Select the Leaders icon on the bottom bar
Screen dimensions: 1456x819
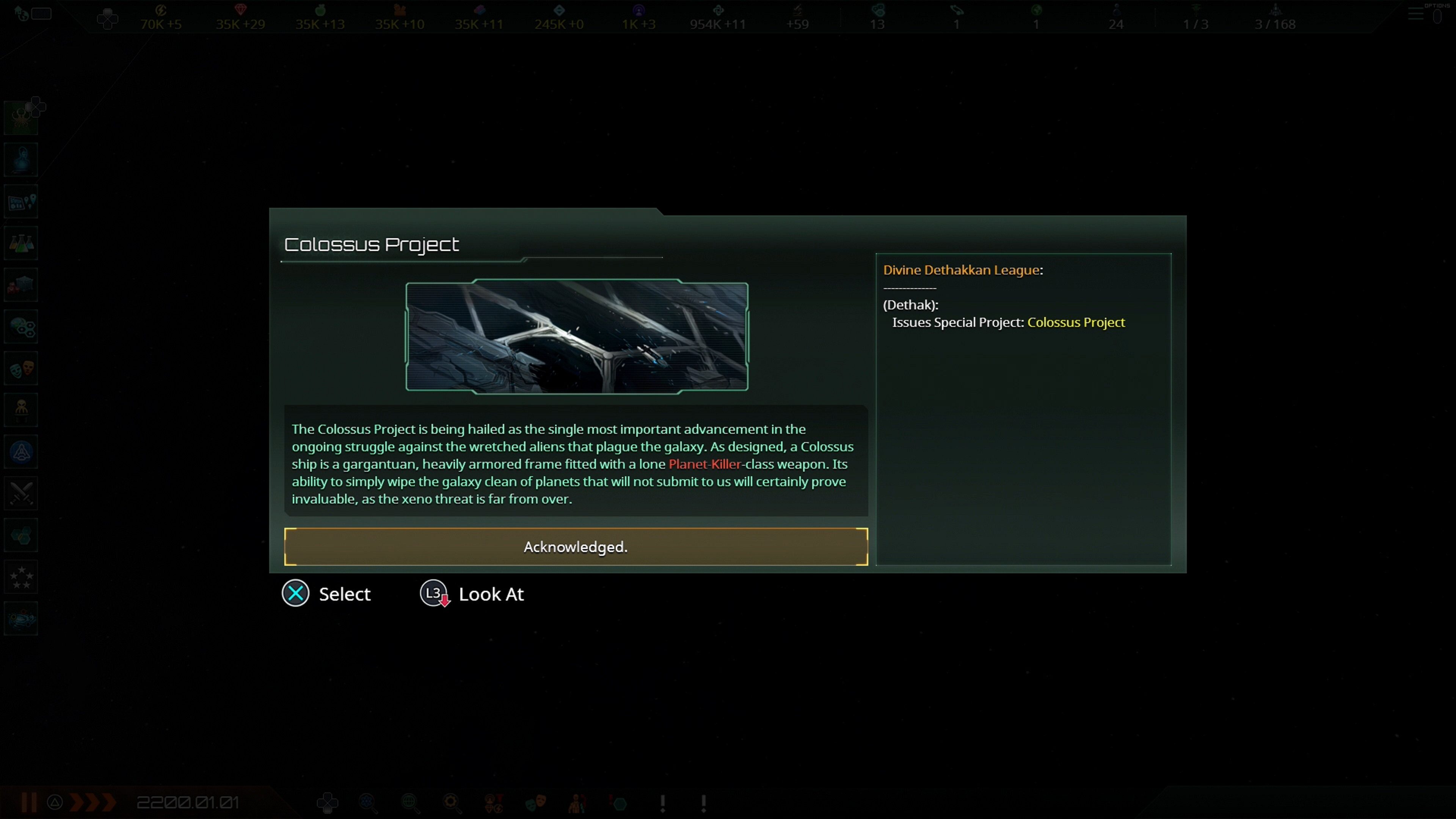576,803
